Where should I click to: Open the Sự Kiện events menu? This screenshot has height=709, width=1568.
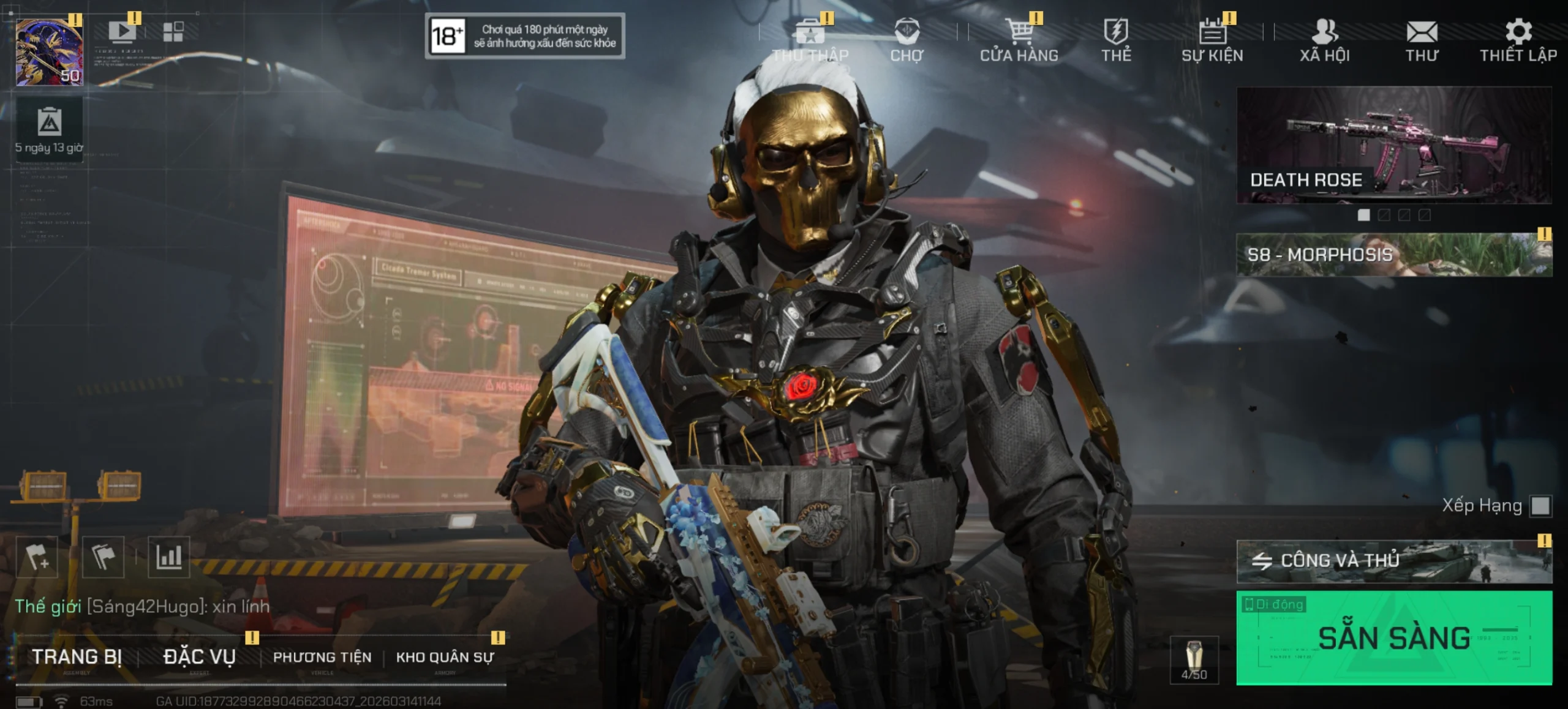click(x=1212, y=40)
